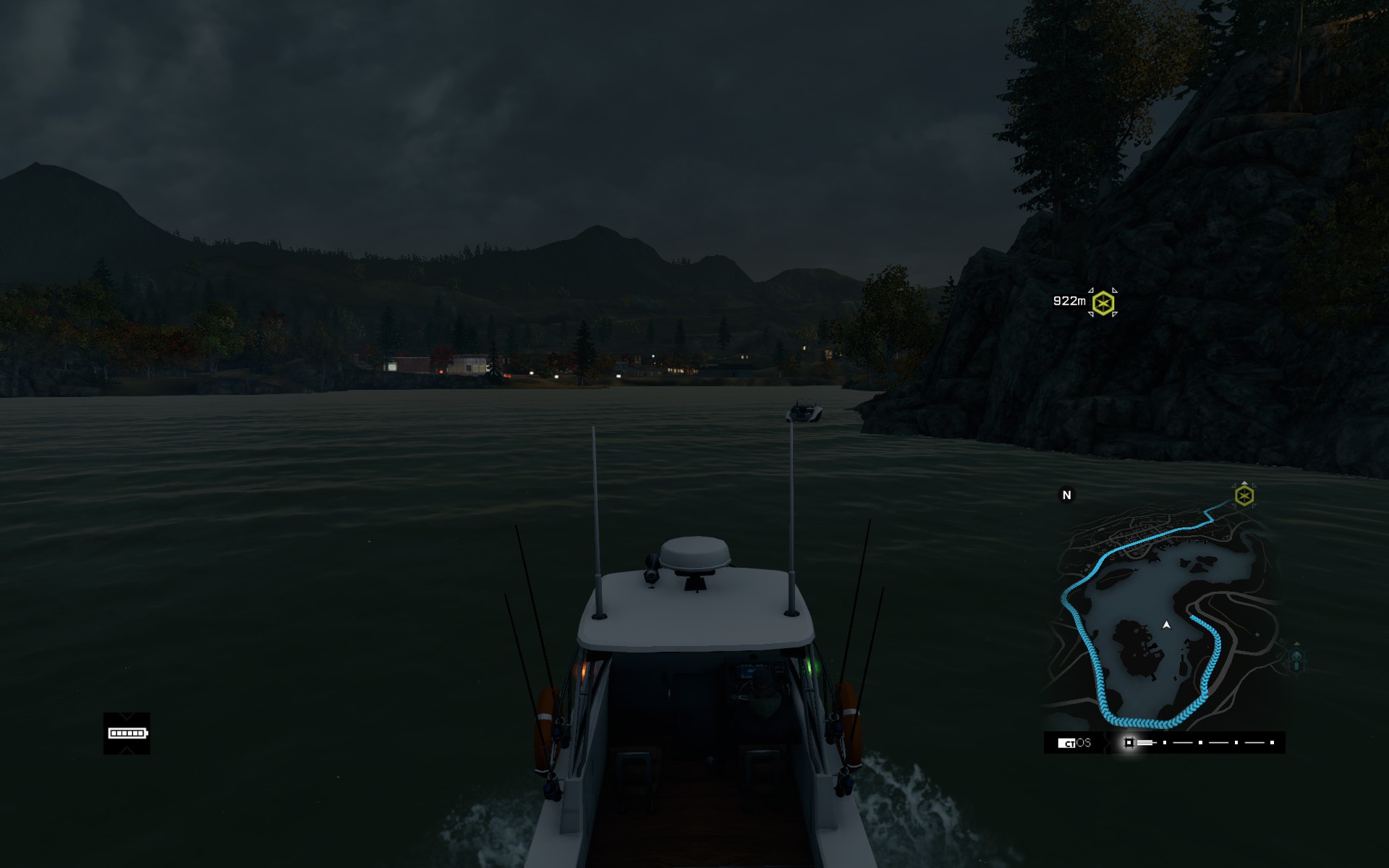
Task: Click the faint blue tower icon at the minimap edge
Action: pos(1296,658)
